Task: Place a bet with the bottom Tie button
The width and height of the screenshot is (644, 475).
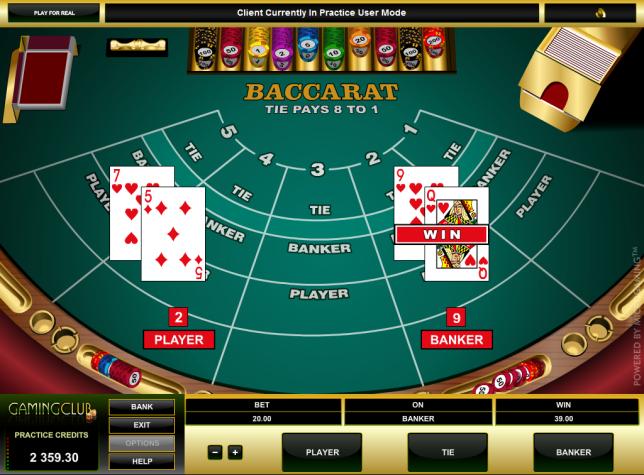Action: click(447, 452)
